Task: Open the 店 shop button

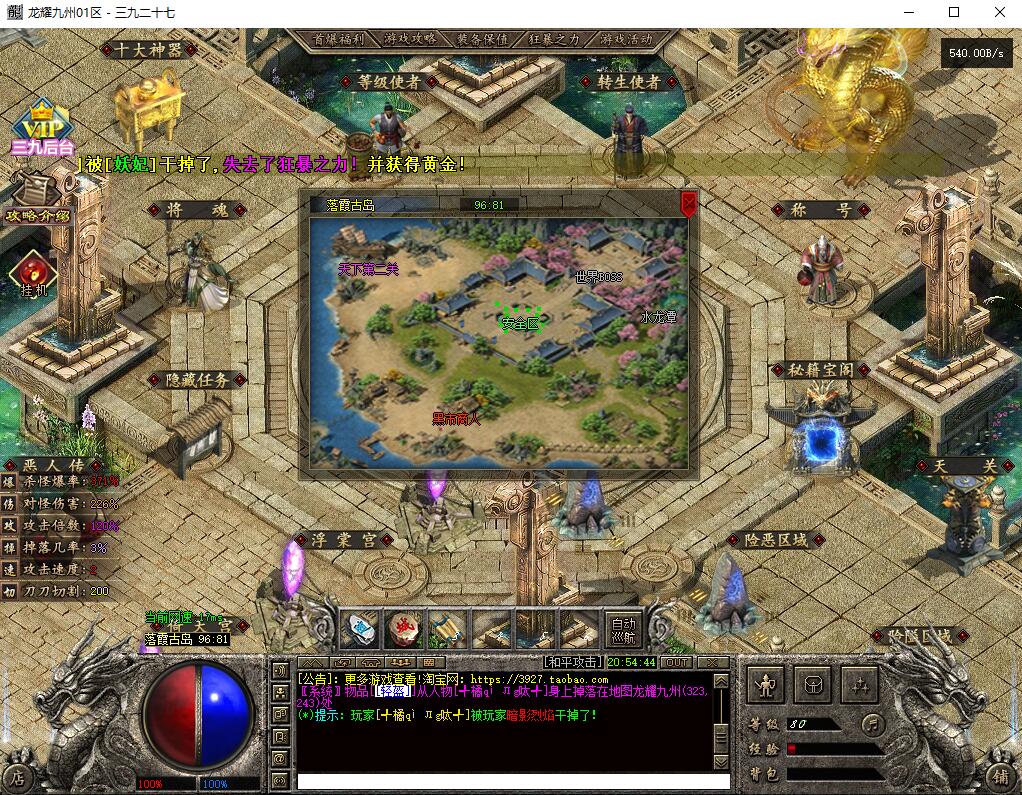Action: pyautogui.click(x=17, y=776)
